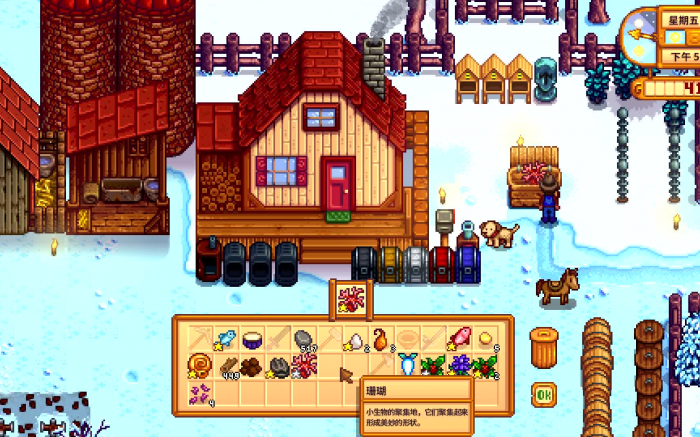Confirm shipping with the OK button
This screenshot has height=437, width=700.
click(x=543, y=393)
